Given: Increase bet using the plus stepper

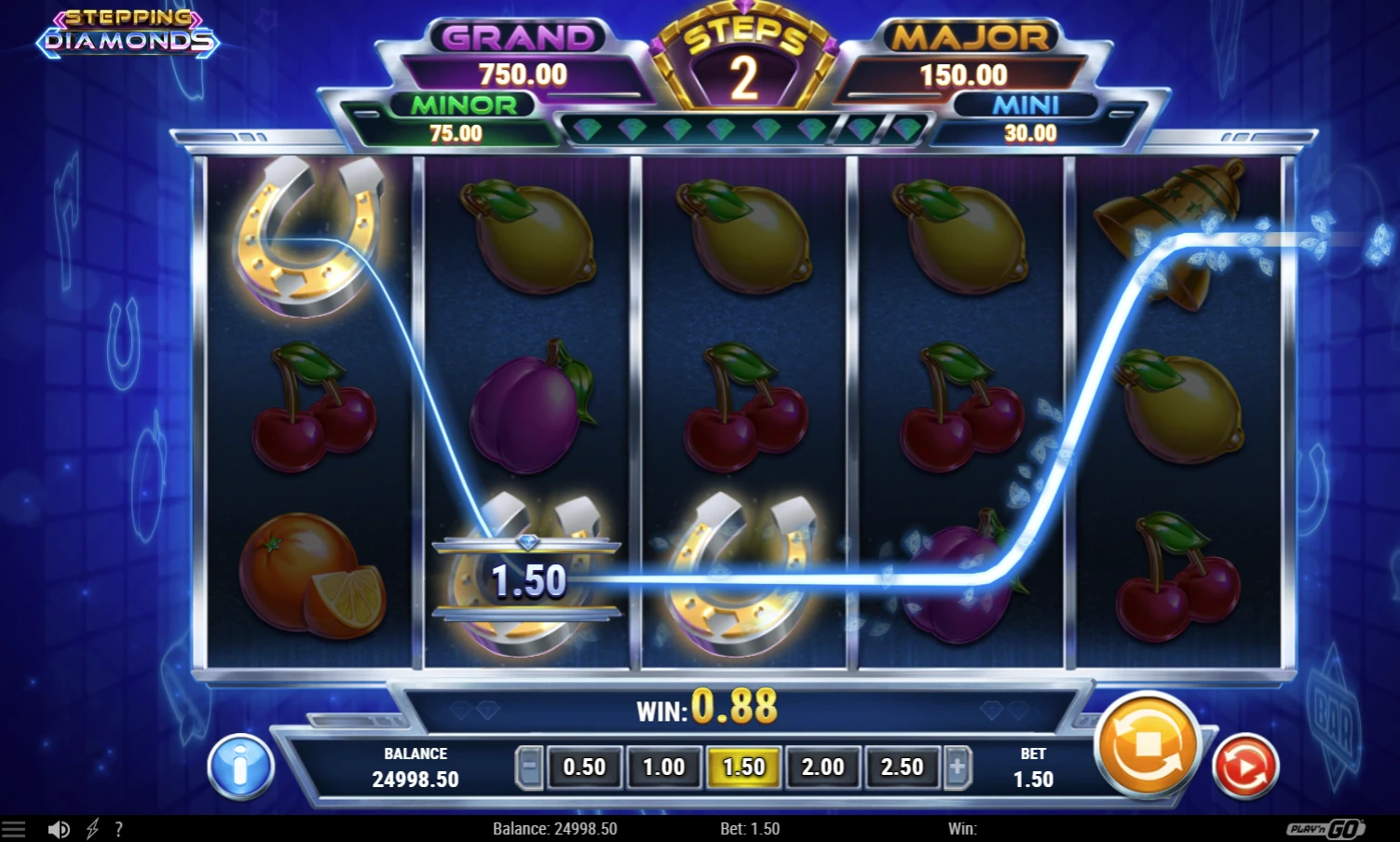Looking at the screenshot, I should pyautogui.click(x=958, y=767).
